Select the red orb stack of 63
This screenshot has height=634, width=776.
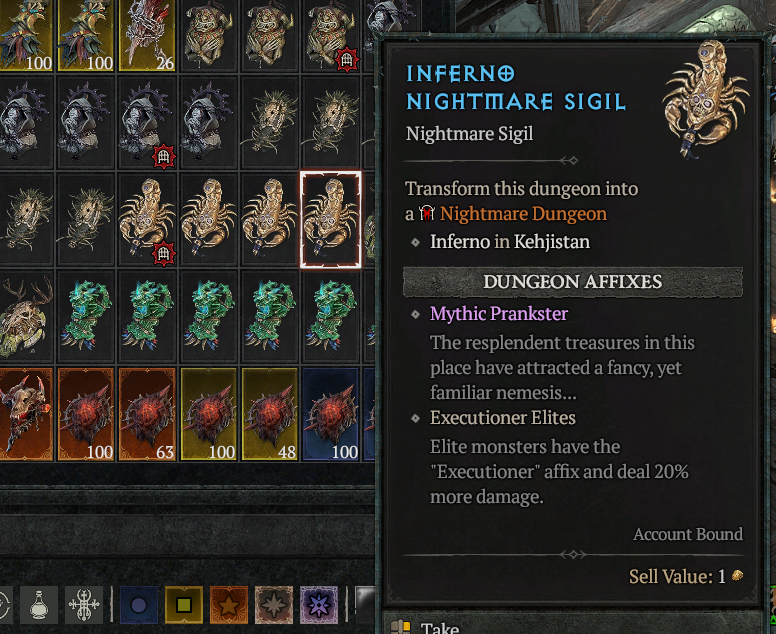pyautogui.click(x=148, y=414)
